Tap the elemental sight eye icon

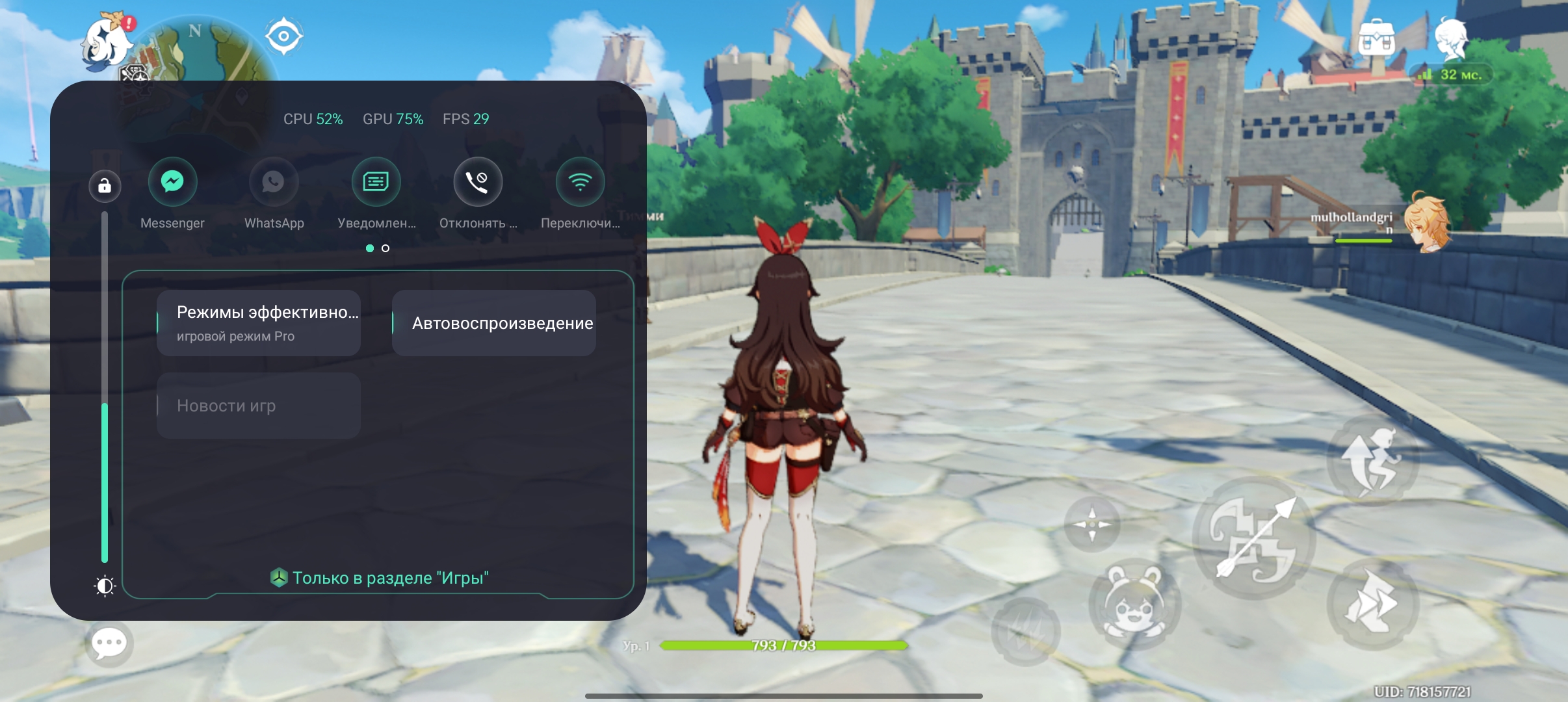[x=283, y=36]
